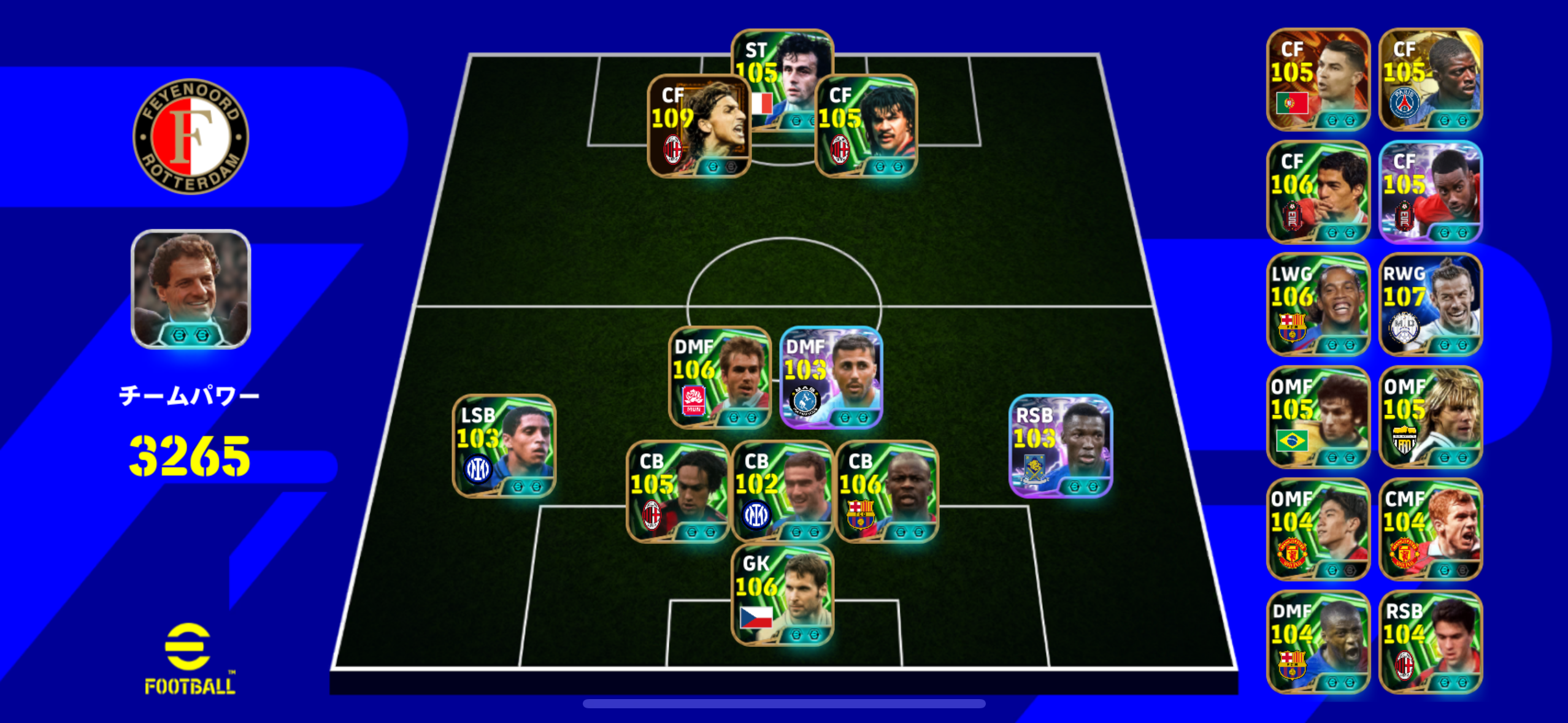1568x723 pixels.
Task: Pick the LSB 103 left back card
Action: 504,446
